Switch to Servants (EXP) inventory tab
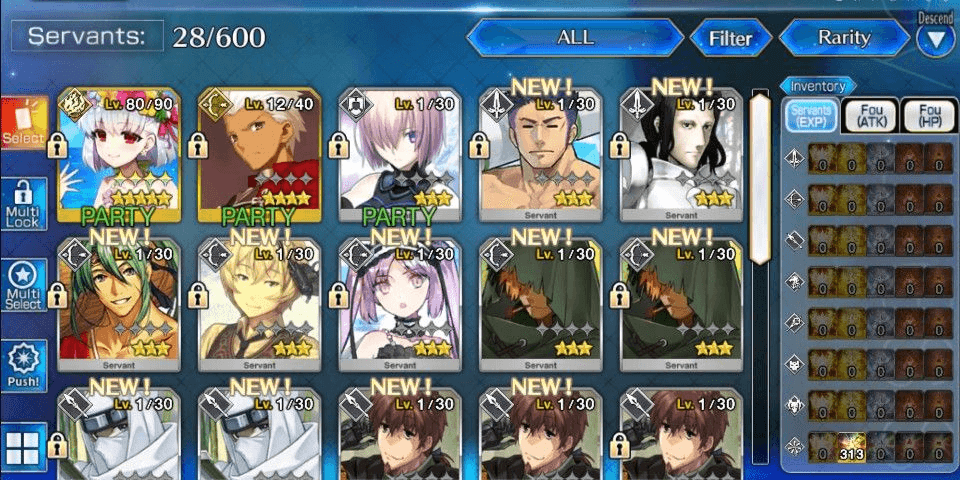 click(x=809, y=116)
